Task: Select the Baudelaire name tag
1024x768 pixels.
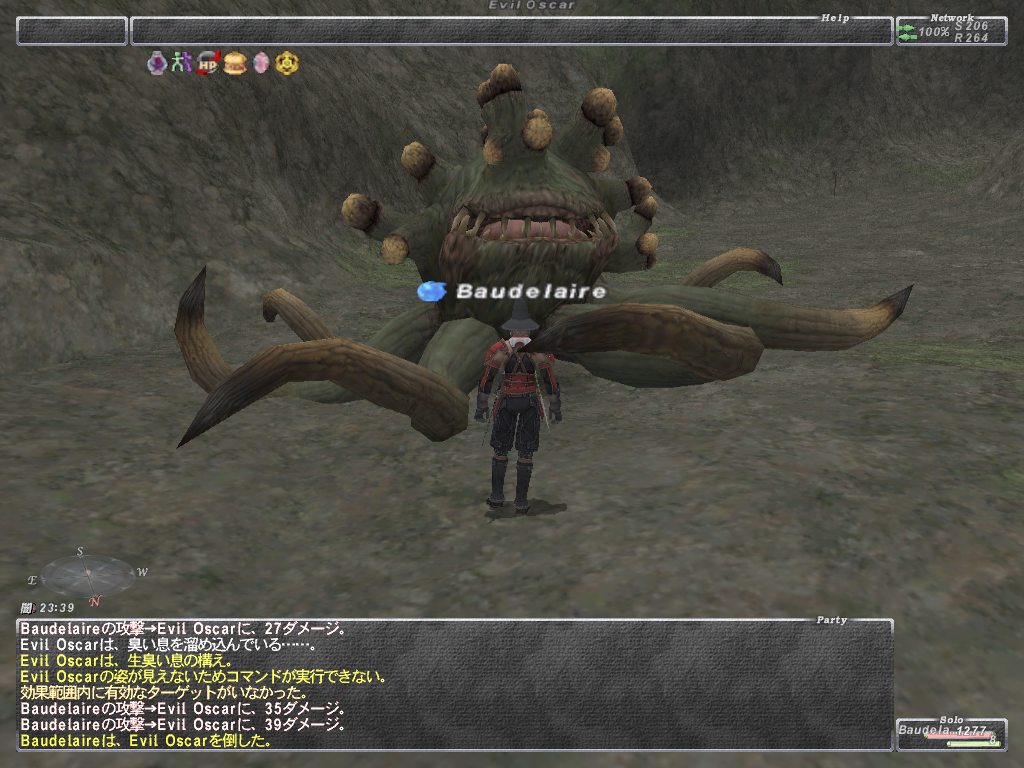Action: pos(530,292)
